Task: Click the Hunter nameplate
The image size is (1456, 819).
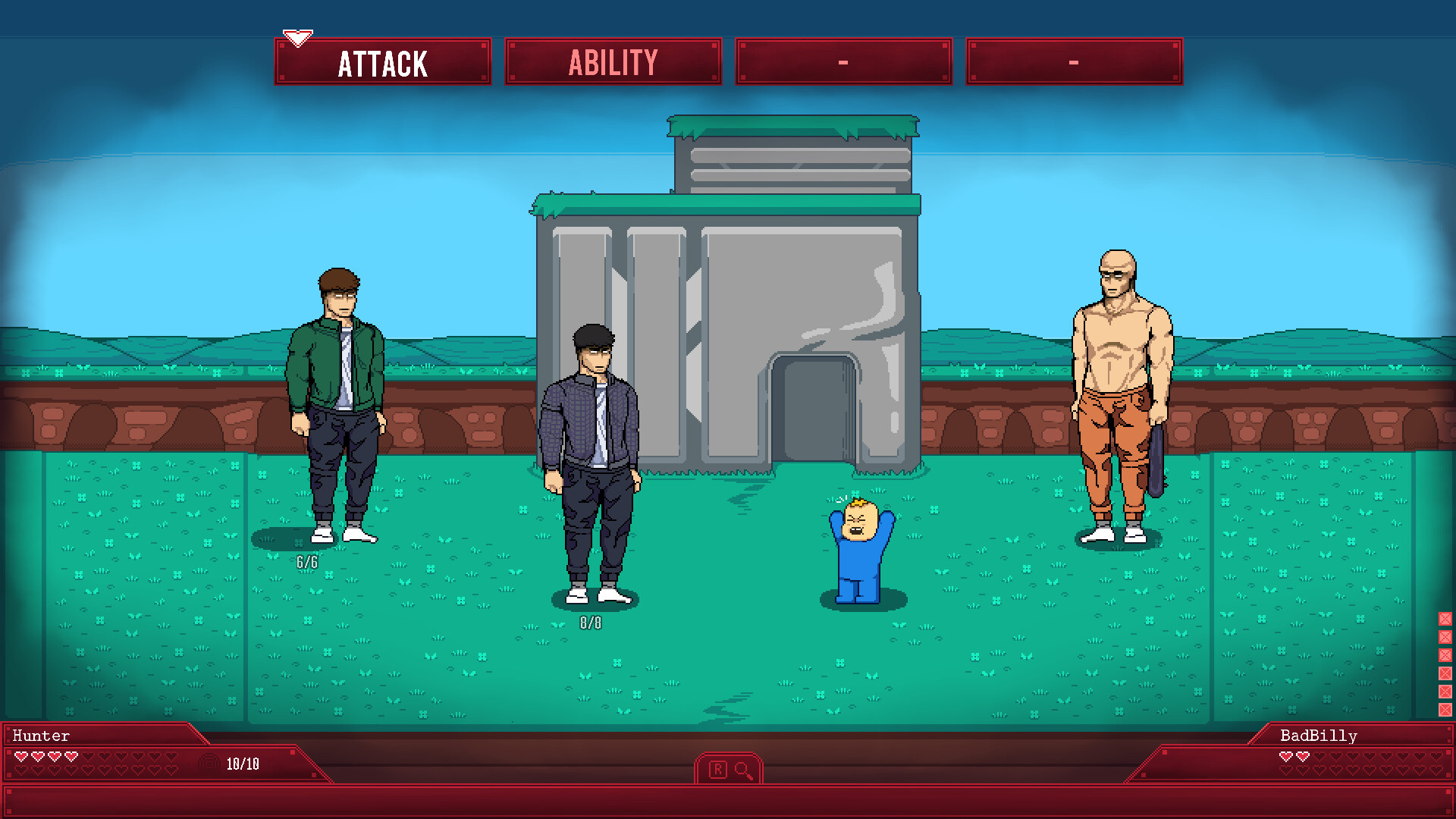Action: click(x=40, y=735)
